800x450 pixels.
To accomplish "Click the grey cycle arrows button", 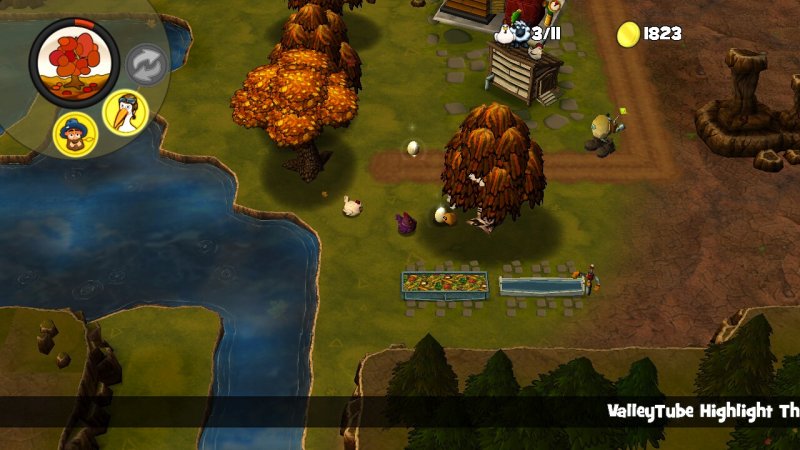I will point(145,65).
